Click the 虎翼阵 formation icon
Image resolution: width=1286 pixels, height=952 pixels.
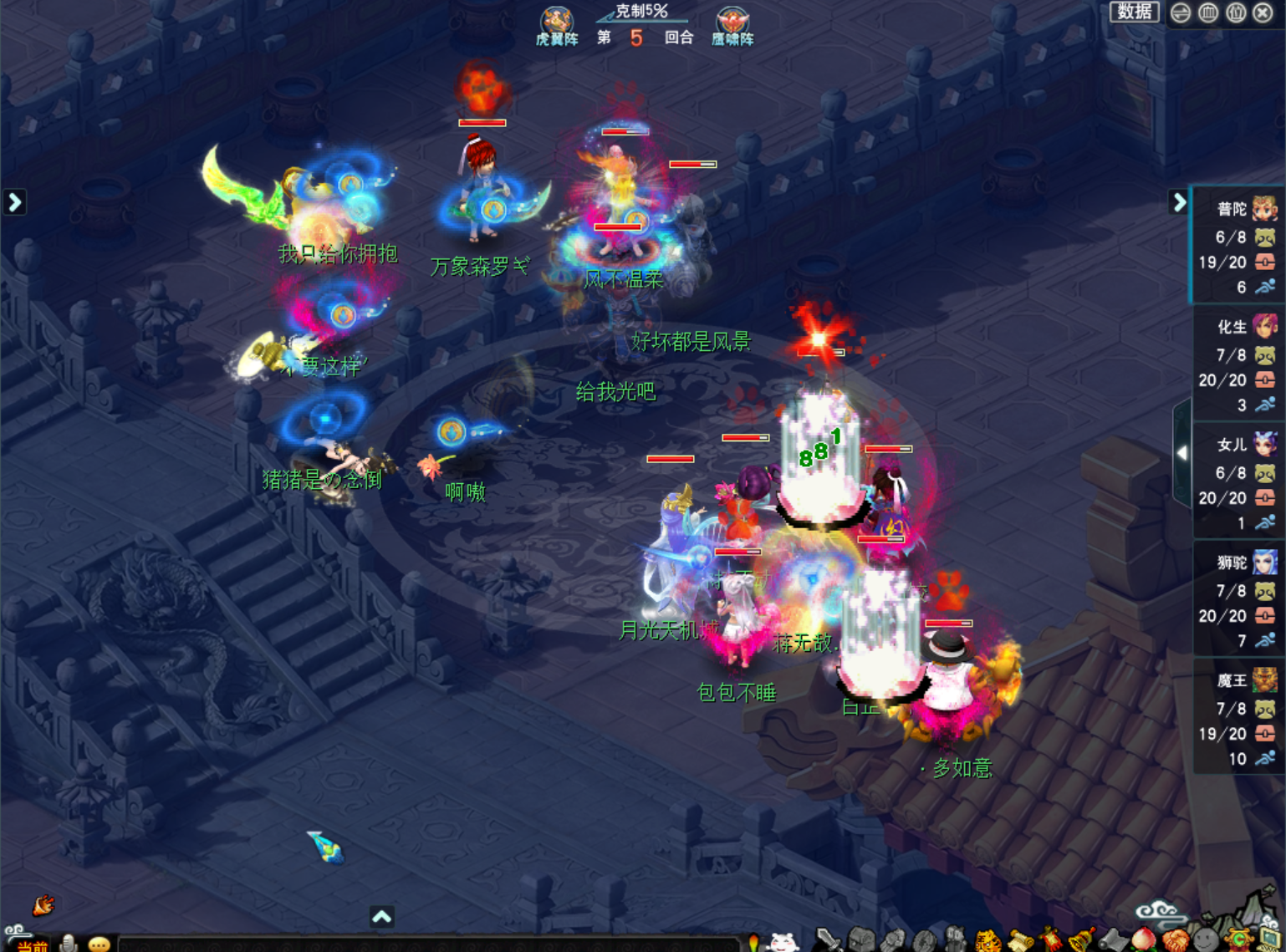557,25
